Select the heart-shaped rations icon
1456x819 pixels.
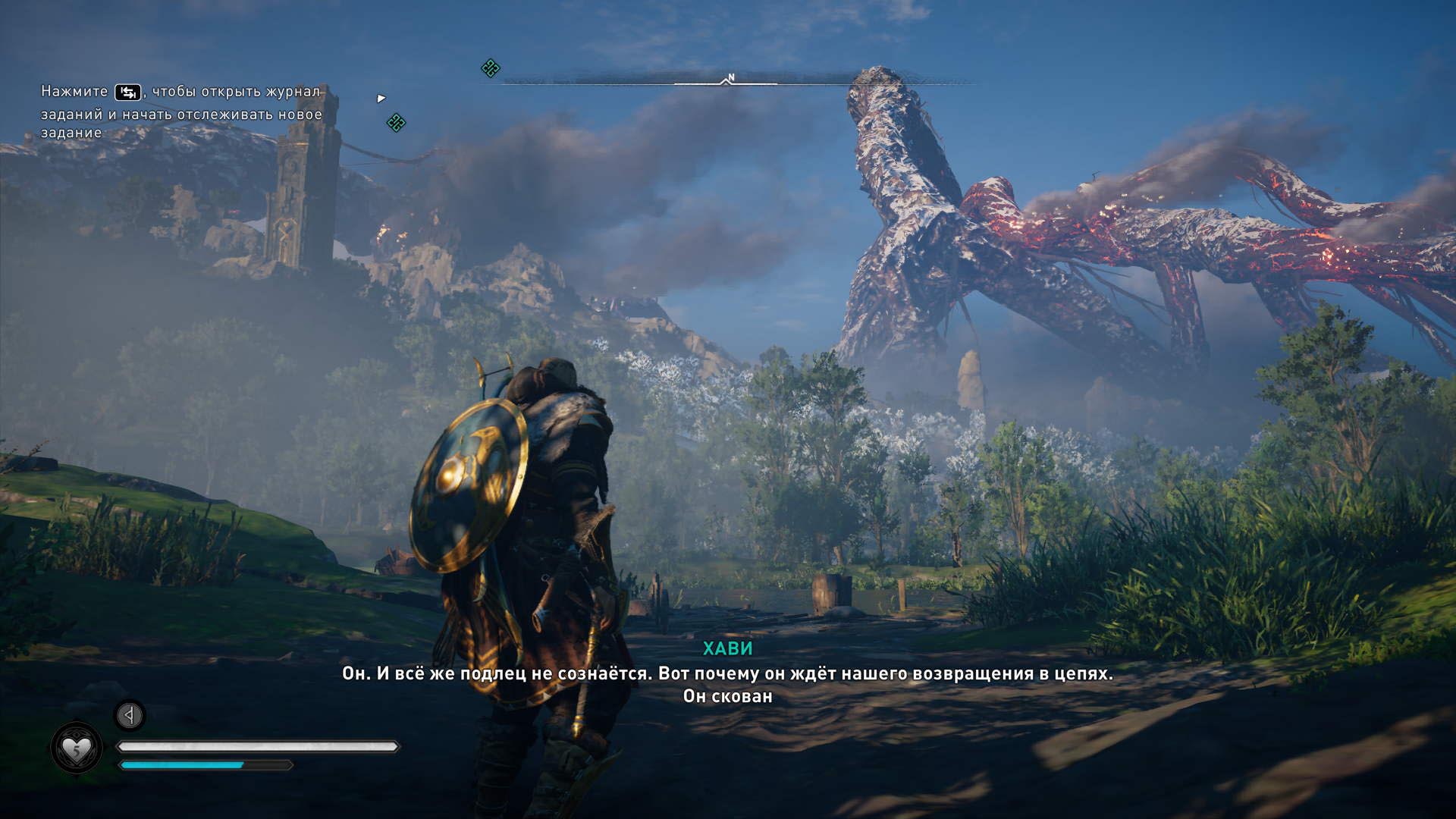point(76,748)
